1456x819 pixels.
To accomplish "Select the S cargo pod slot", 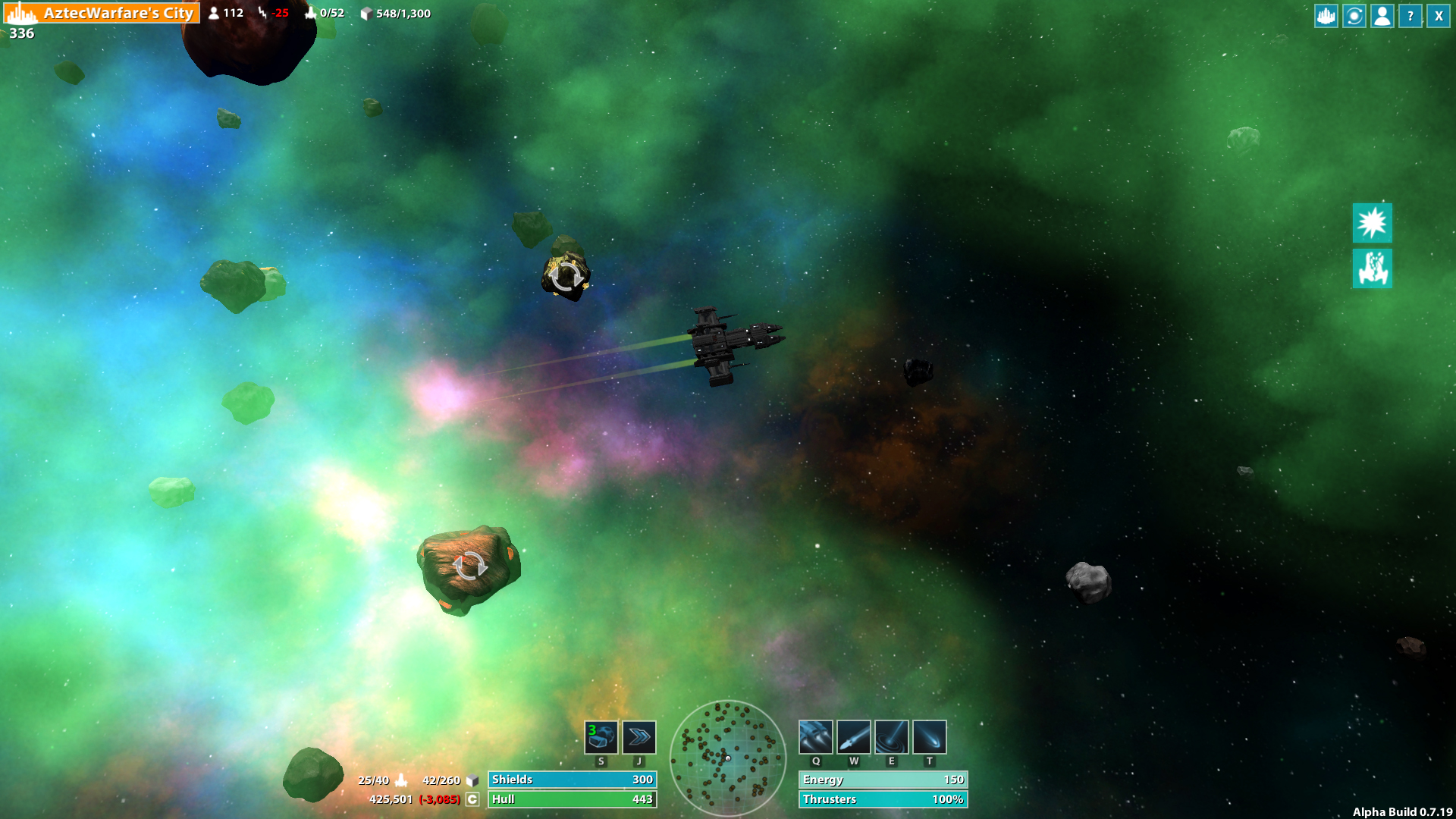I will click(601, 736).
